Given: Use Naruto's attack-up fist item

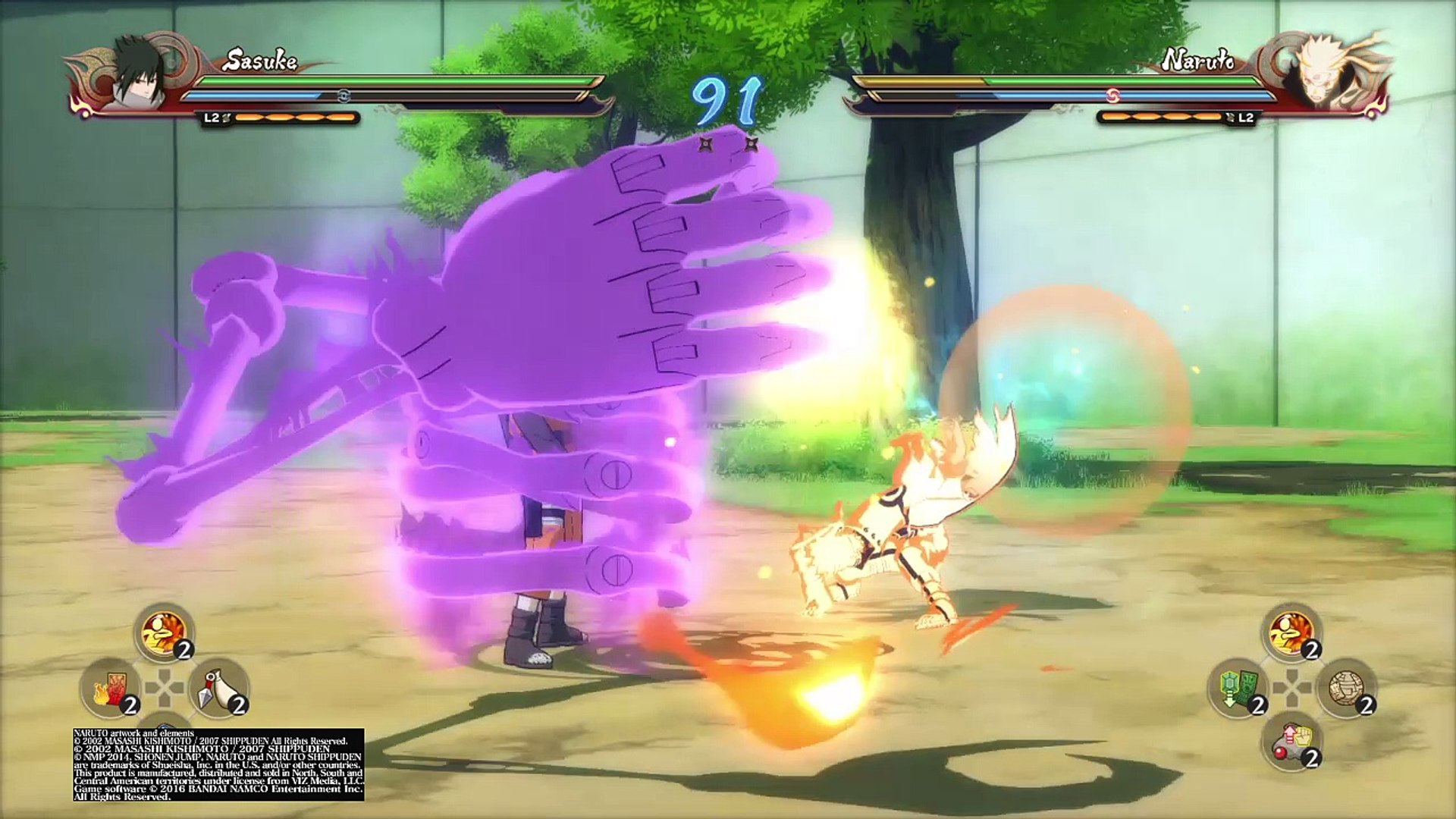Looking at the screenshot, I should pyautogui.click(x=1291, y=742).
